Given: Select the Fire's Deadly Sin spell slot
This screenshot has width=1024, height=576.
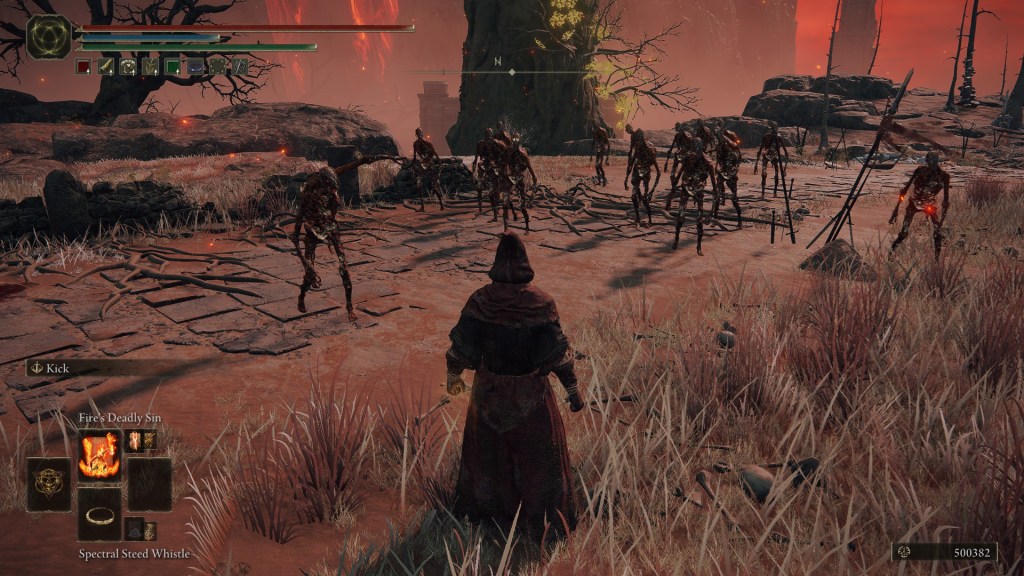Looking at the screenshot, I should tap(100, 455).
